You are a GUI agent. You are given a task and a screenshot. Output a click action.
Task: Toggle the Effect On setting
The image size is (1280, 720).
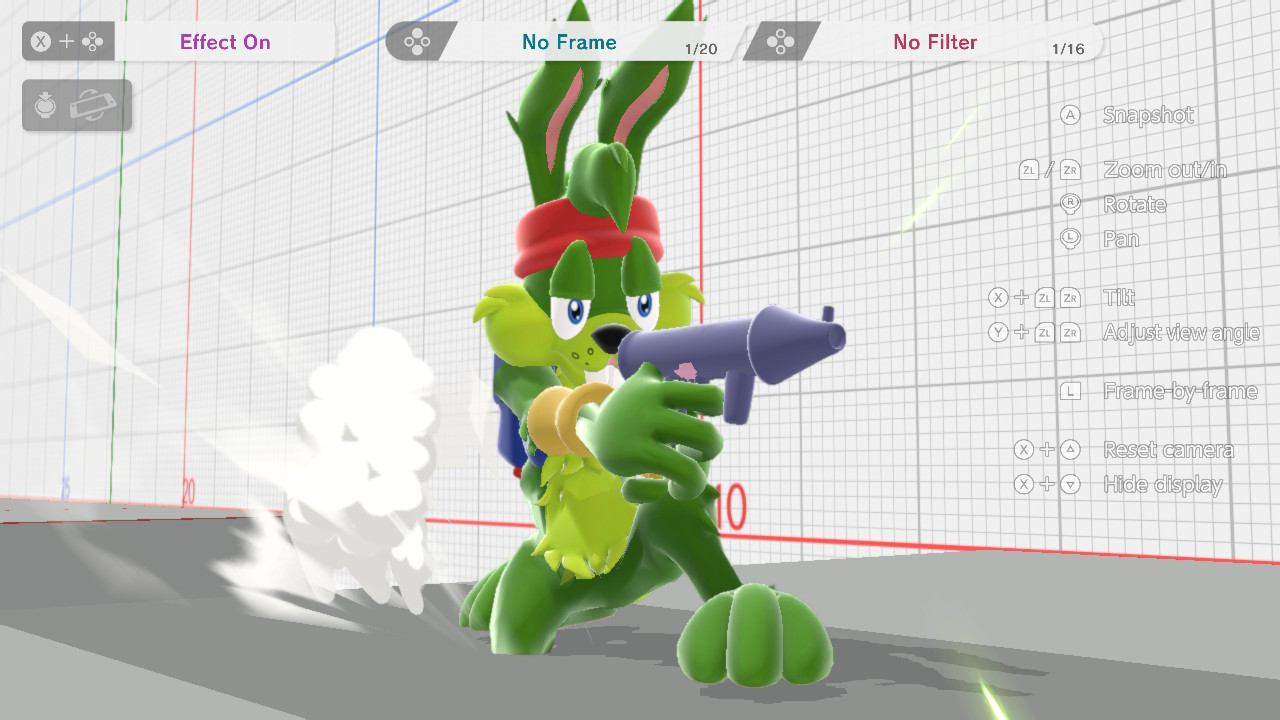[x=225, y=42]
